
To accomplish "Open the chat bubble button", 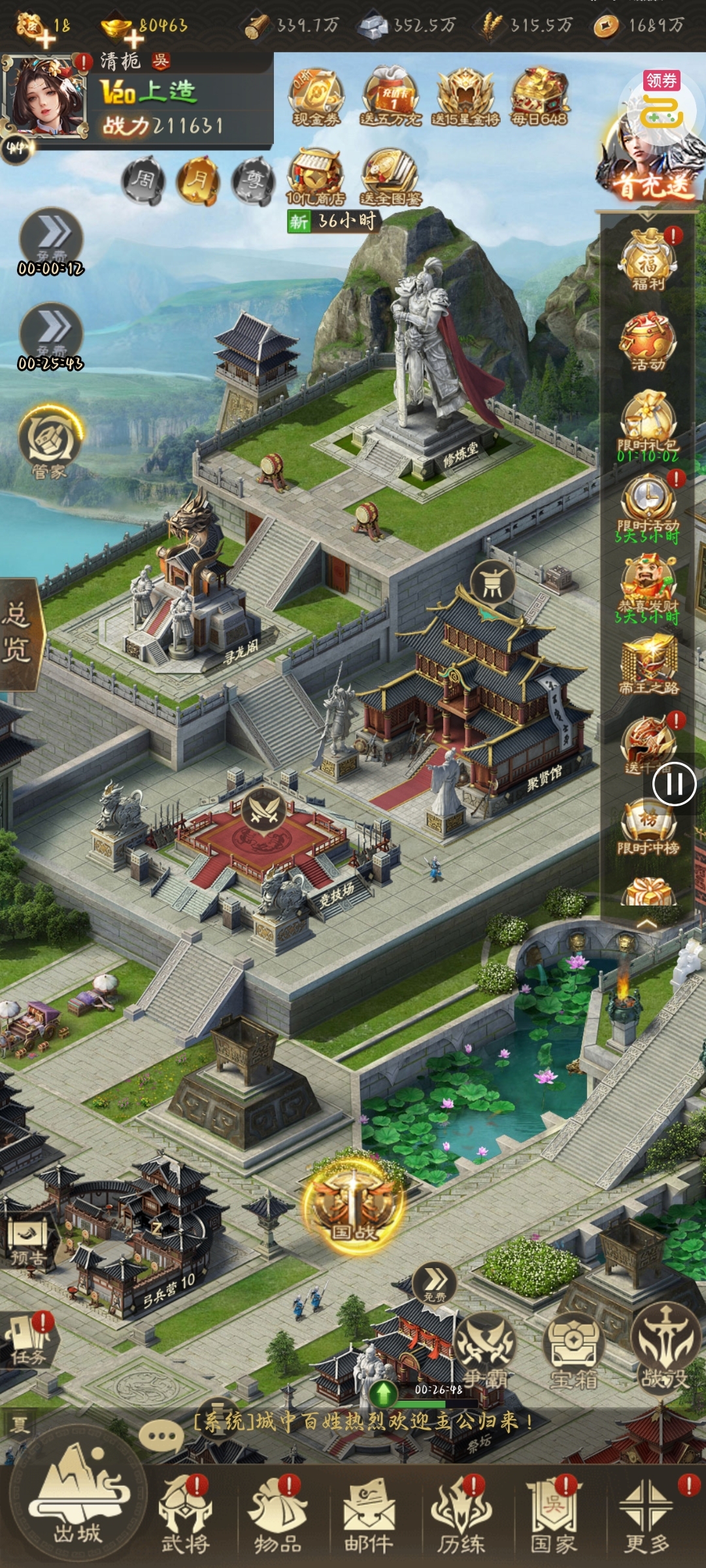I will [161, 1435].
